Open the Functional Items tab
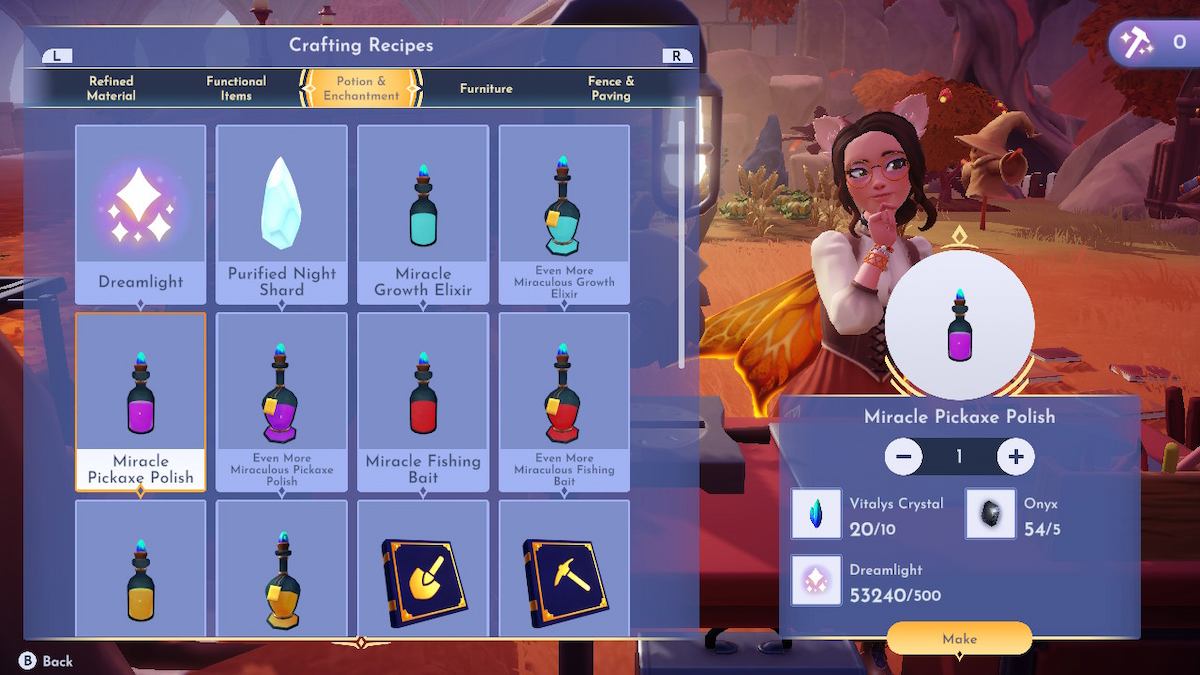1200x675 pixels. (x=236, y=88)
